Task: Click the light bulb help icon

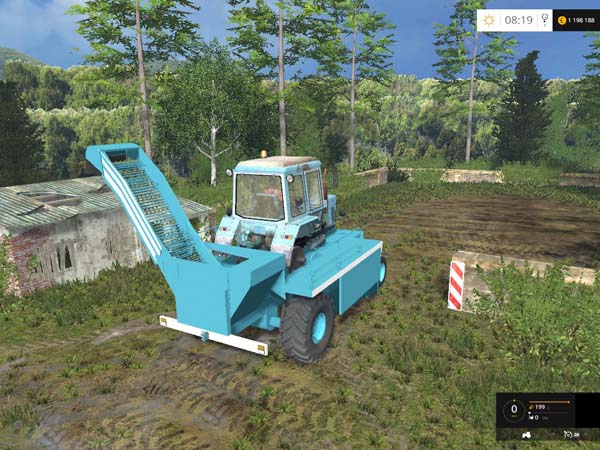Action: coord(544,19)
